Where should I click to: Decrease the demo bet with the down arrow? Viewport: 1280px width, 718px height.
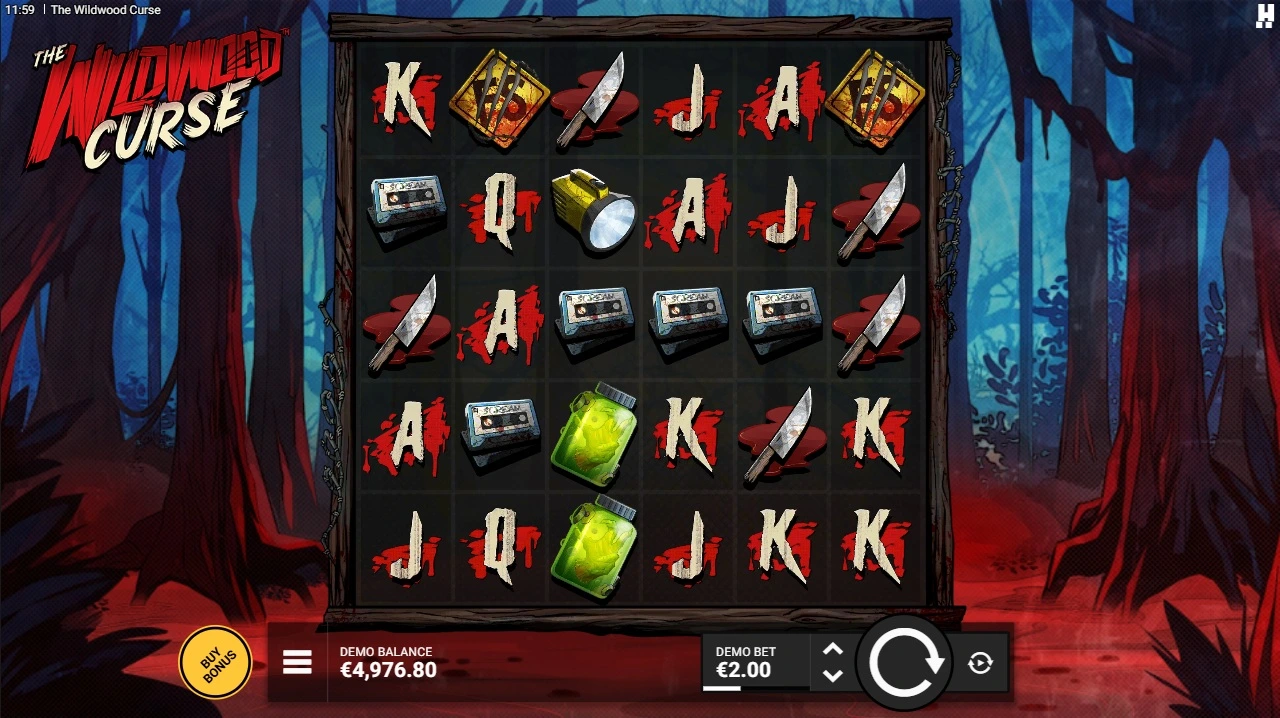coord(832,675)
